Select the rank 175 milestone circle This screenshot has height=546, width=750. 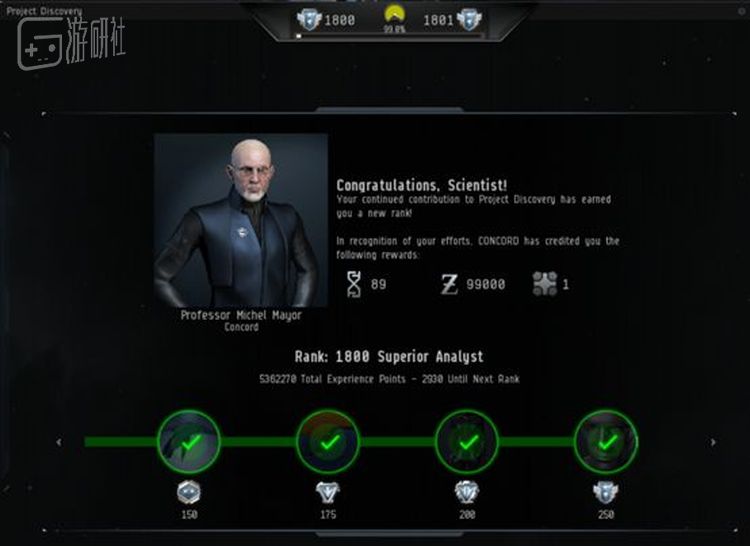[x=327, y=441]
